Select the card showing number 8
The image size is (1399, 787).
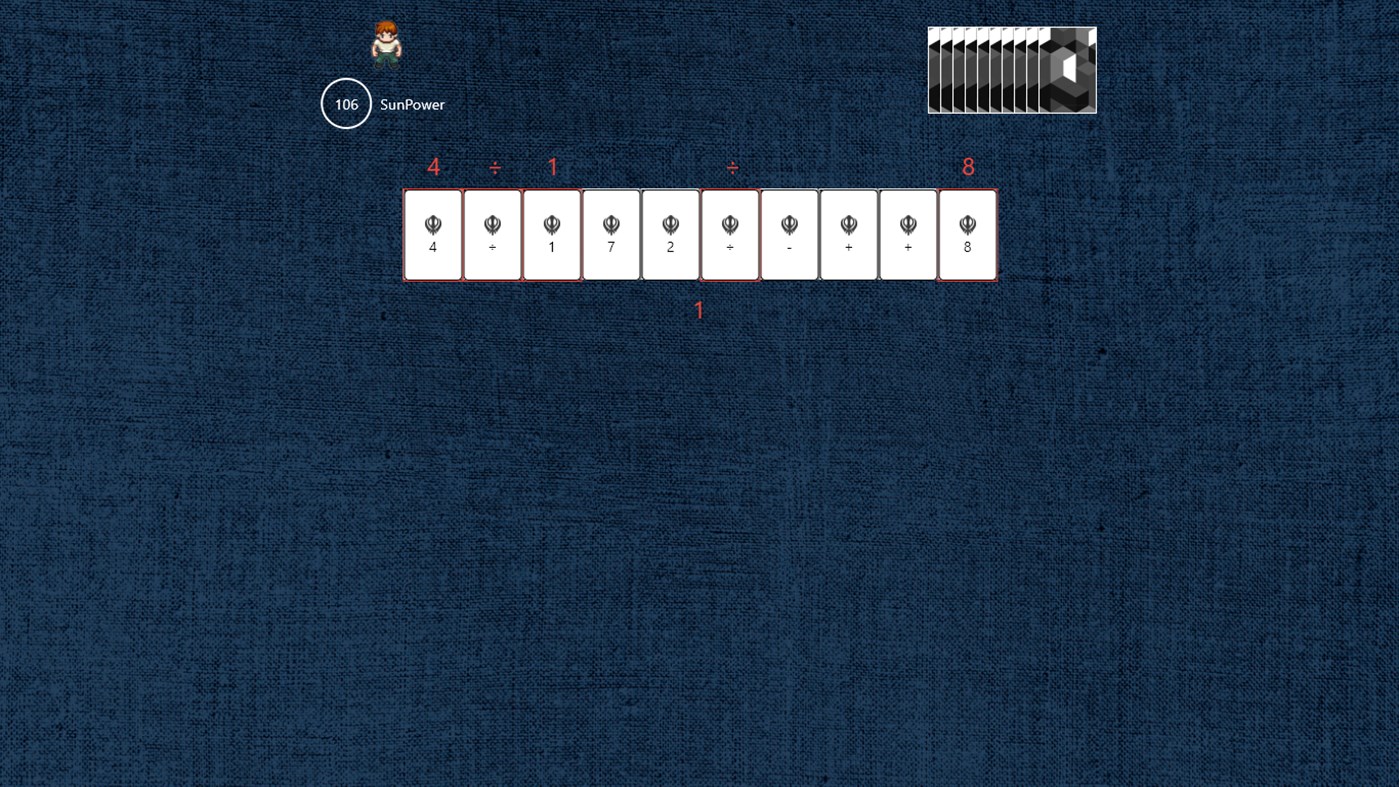966,234
